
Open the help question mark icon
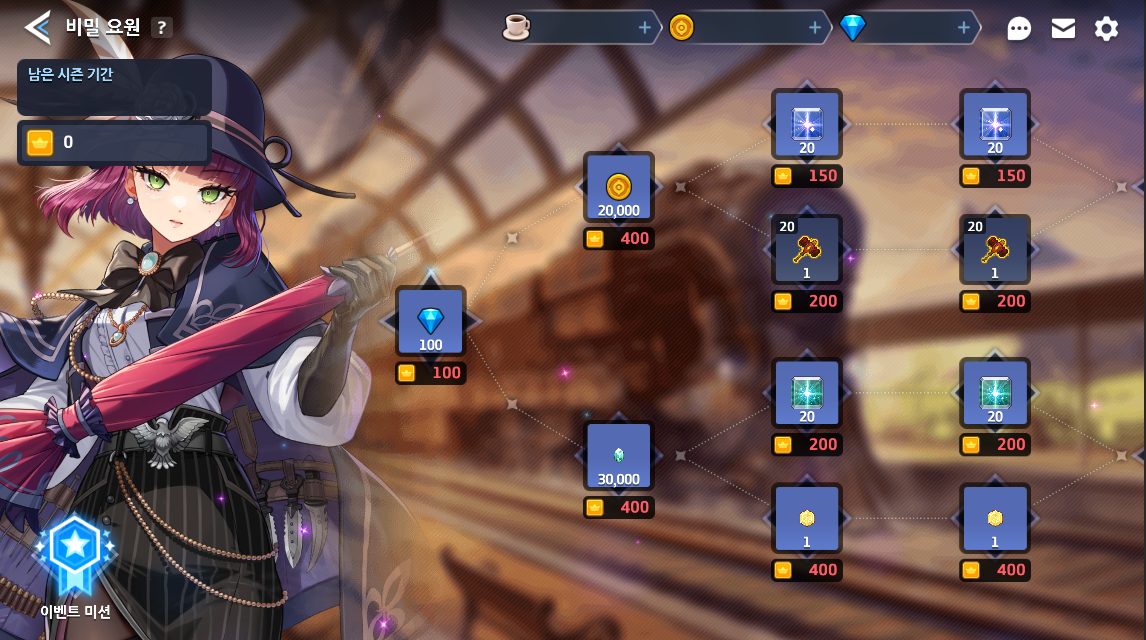[x=162, y=28]
